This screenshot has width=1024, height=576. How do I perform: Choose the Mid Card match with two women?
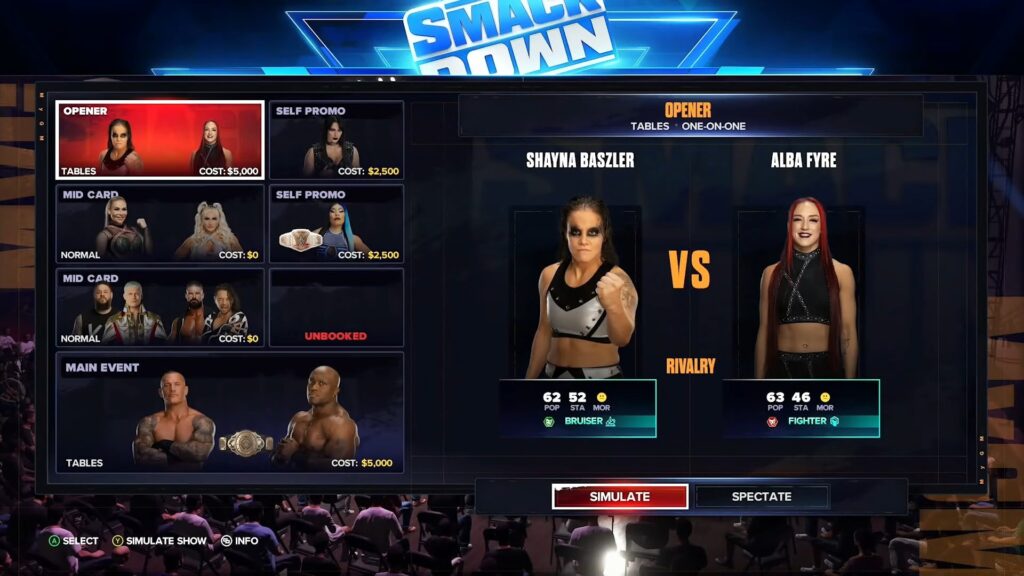(160, 223)
